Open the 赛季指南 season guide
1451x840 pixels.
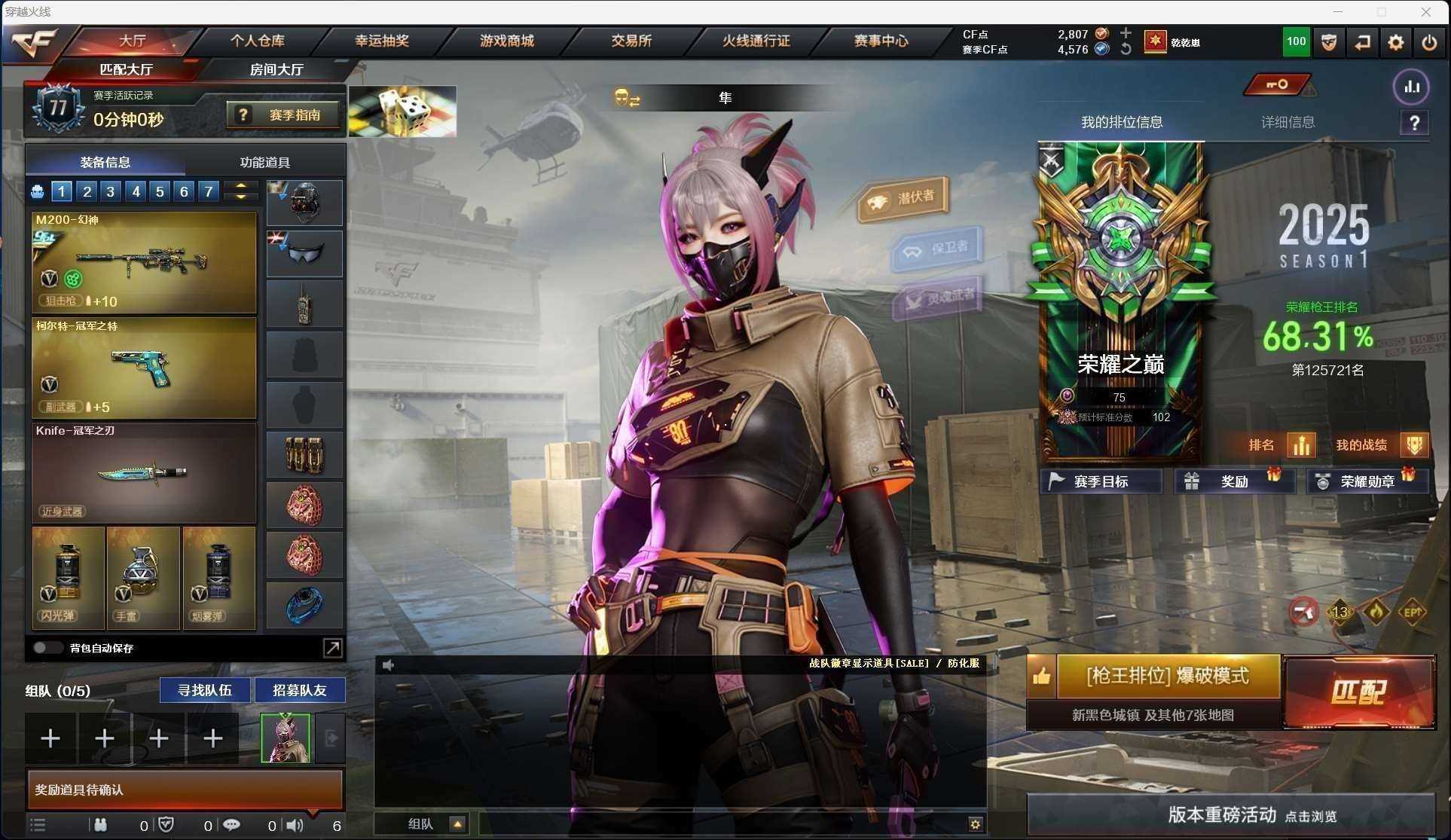pos(283,115)
